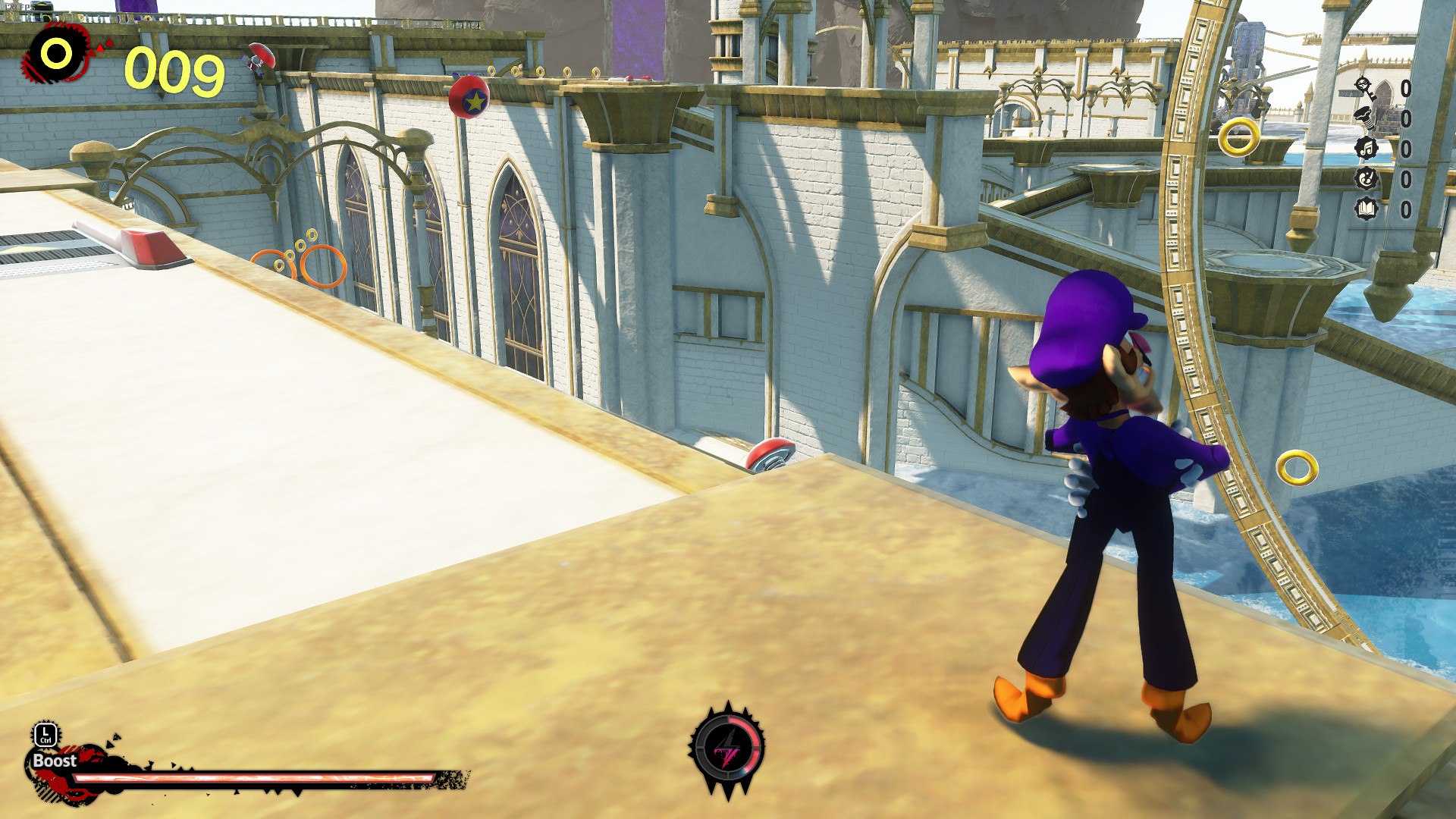Click the Ctrl key boost prompt icon
Image resolution: width=1456 pixels, height=819 pixels.
45,735
